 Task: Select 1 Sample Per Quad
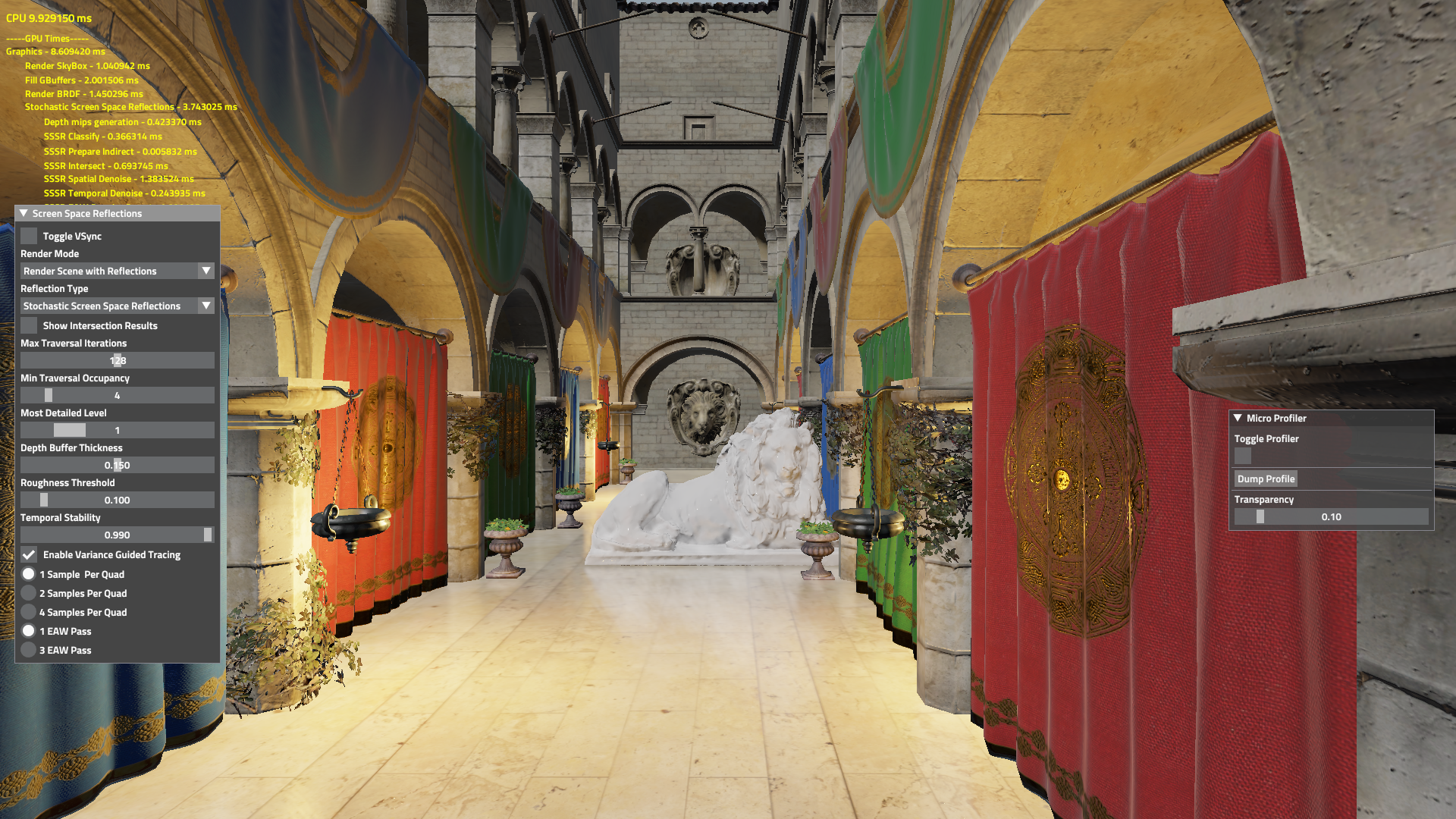click(29, 574)
